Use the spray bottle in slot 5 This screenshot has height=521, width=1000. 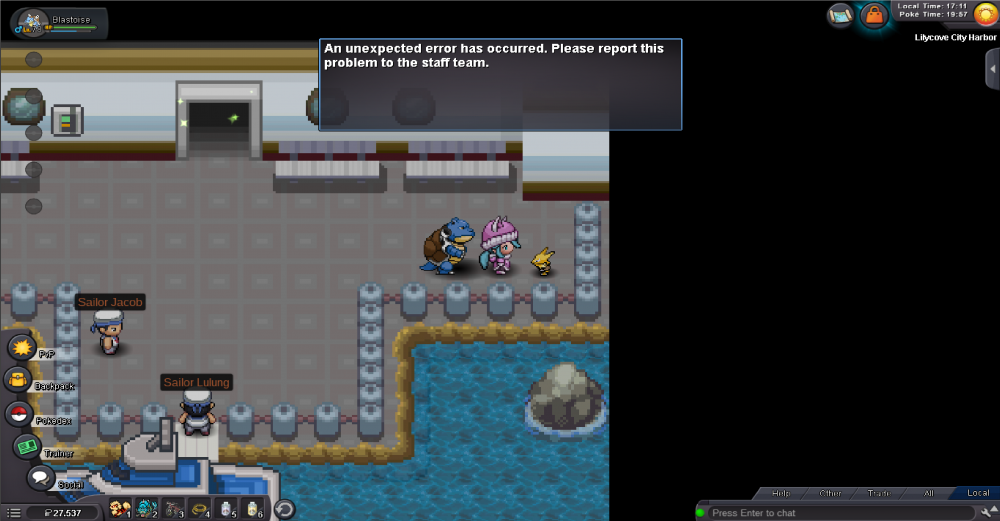(228, 509)
